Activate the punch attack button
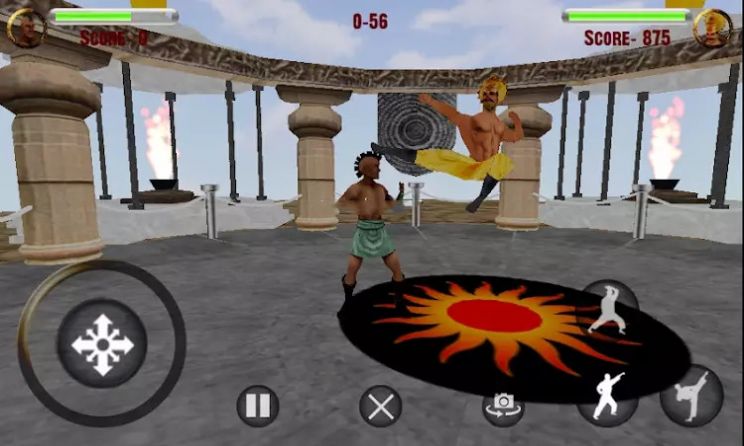This screenshot has width=744, height=446. 607,396
